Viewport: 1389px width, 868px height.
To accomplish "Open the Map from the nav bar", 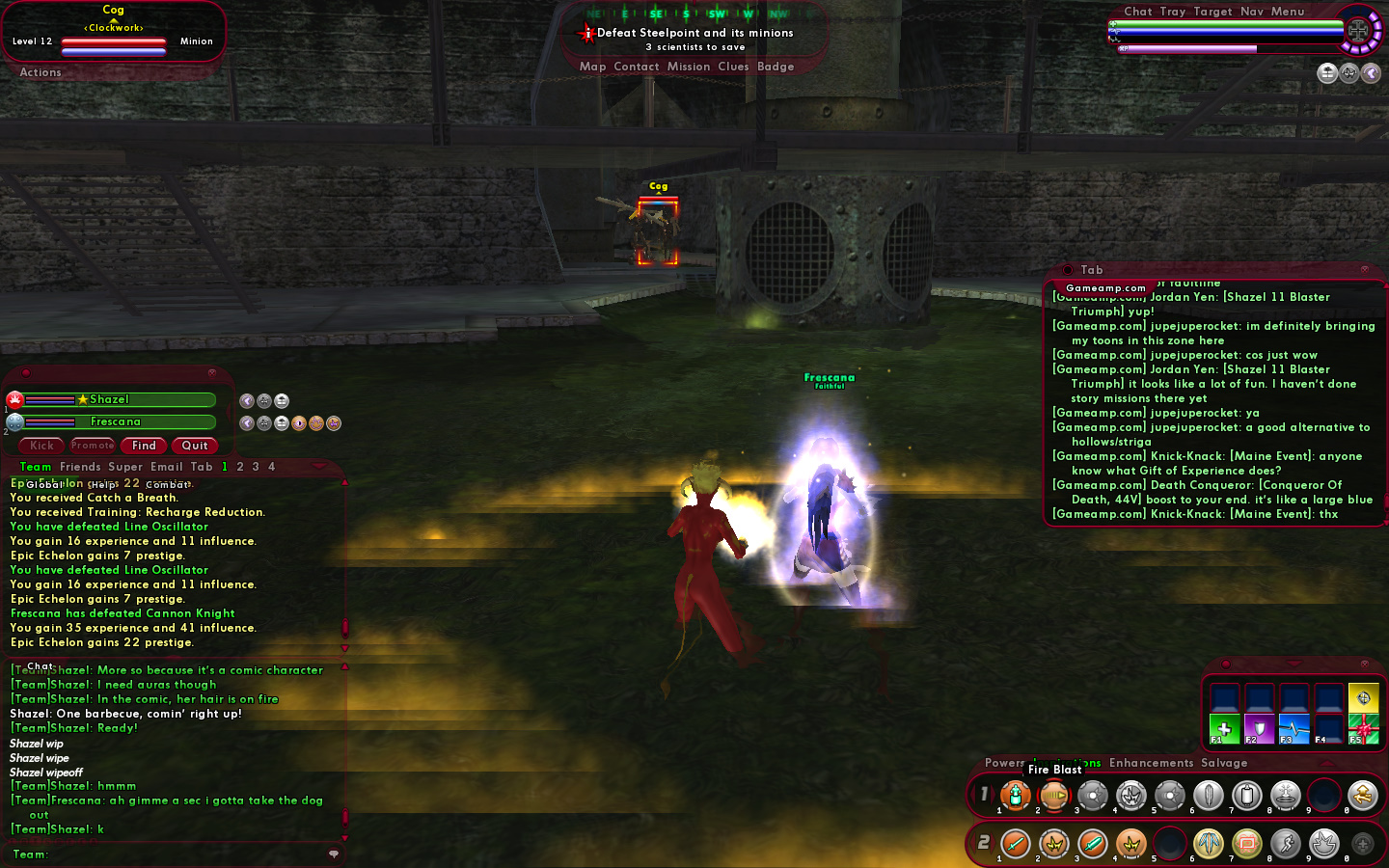I will (x=592, y=67).
